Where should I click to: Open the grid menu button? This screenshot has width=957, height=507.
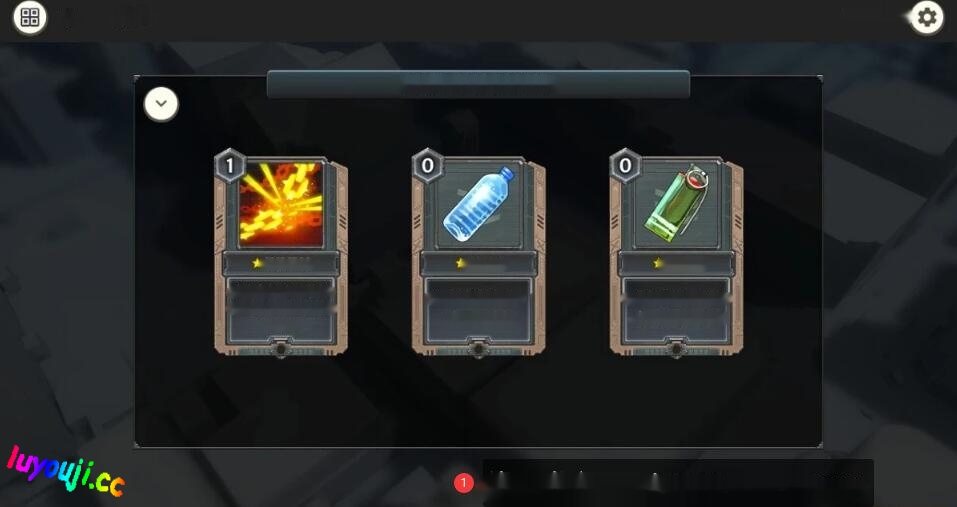pos(29,17)
